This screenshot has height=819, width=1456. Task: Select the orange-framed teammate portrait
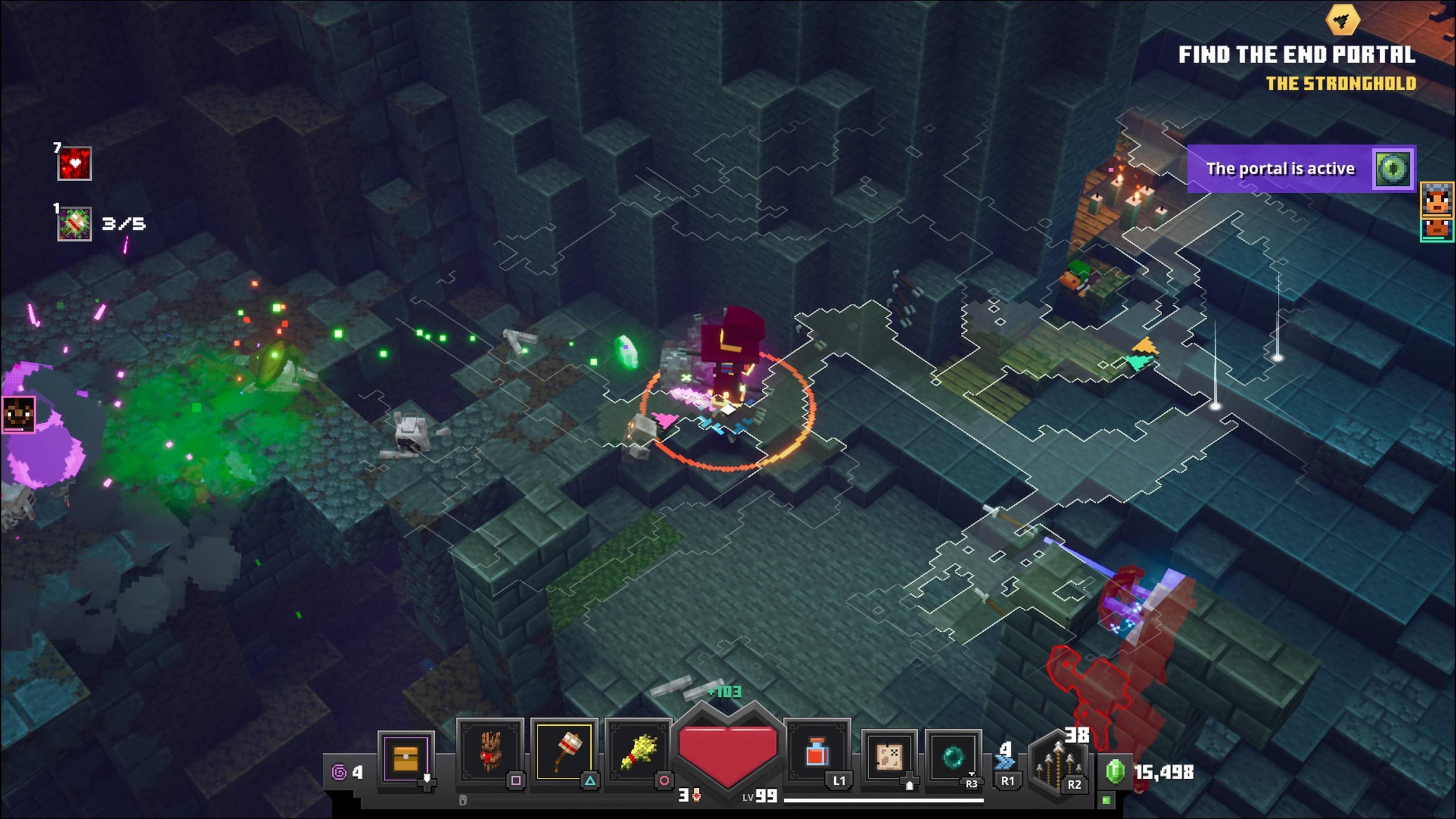click(x=1438, y=200)
